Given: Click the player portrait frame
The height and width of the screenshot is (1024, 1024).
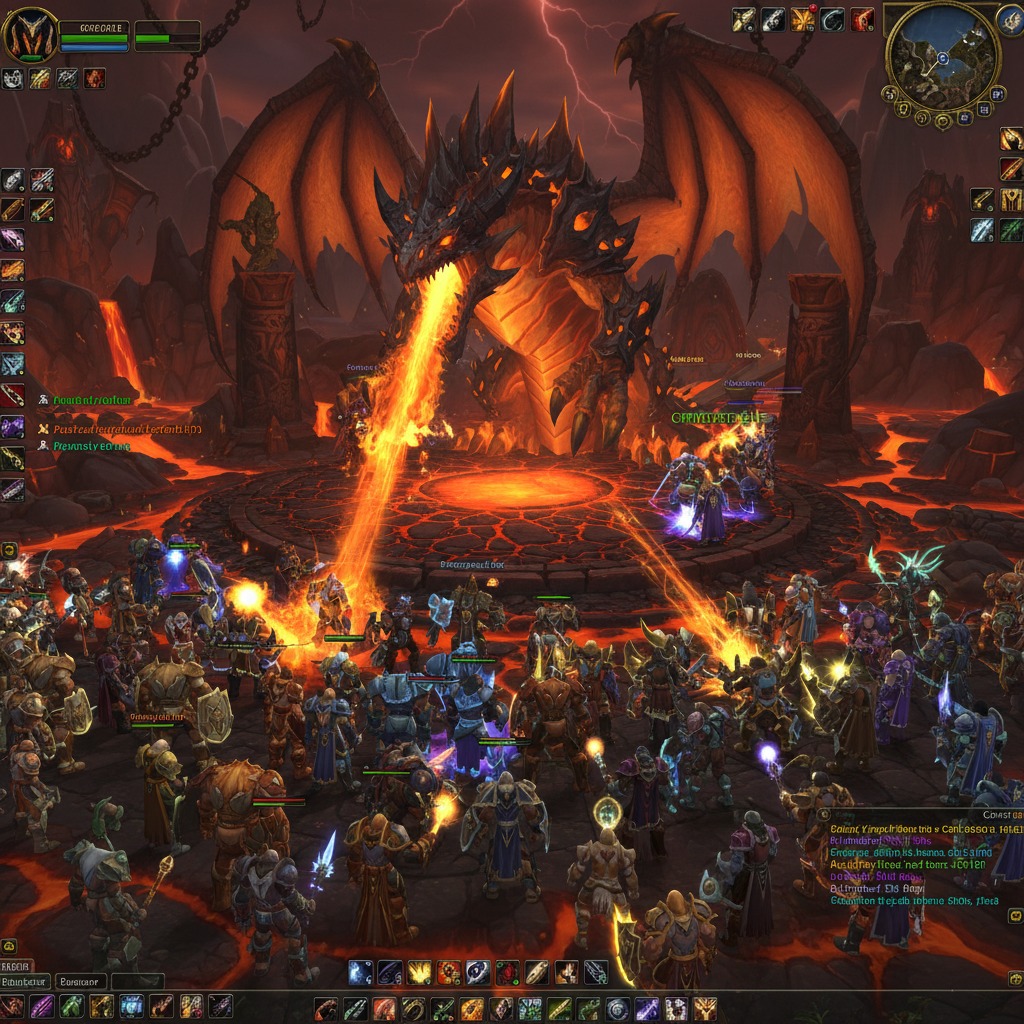Looking at the screenshot, I should [31, 34].
